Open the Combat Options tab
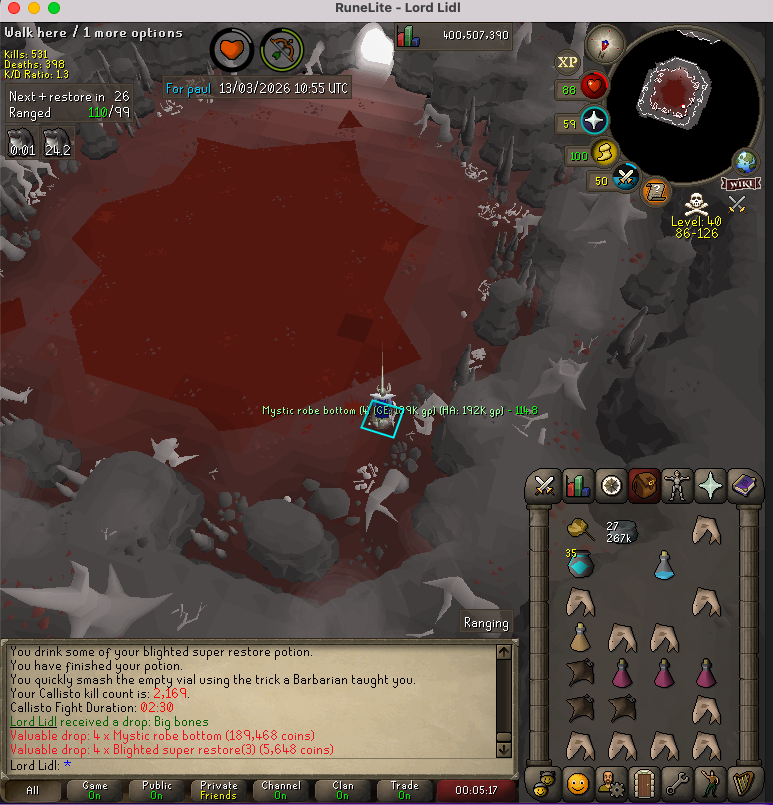This screenshot has height=805, width=773. (544, 486)
